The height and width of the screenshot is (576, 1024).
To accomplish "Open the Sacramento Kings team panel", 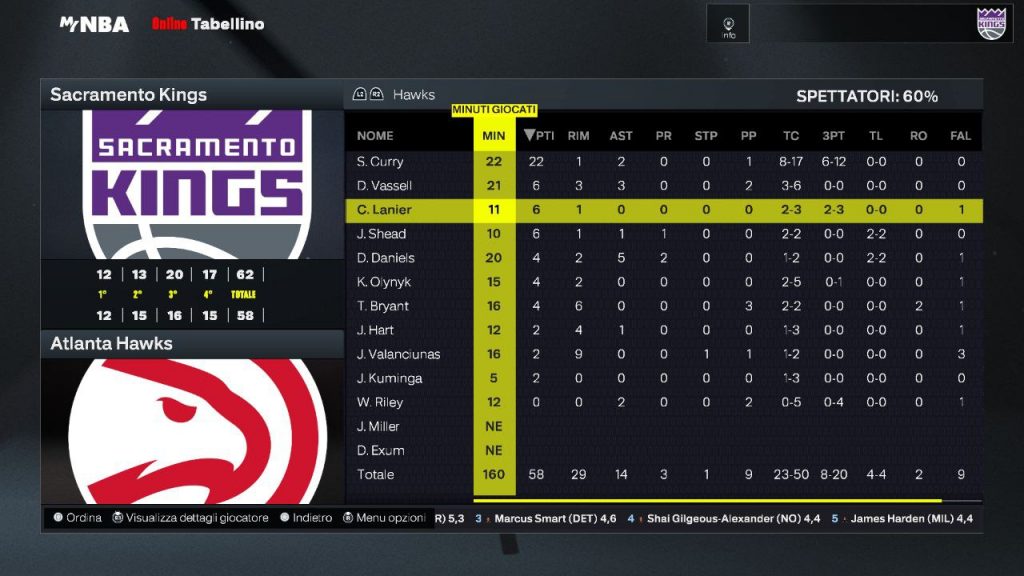I will (x=191, y=95).
